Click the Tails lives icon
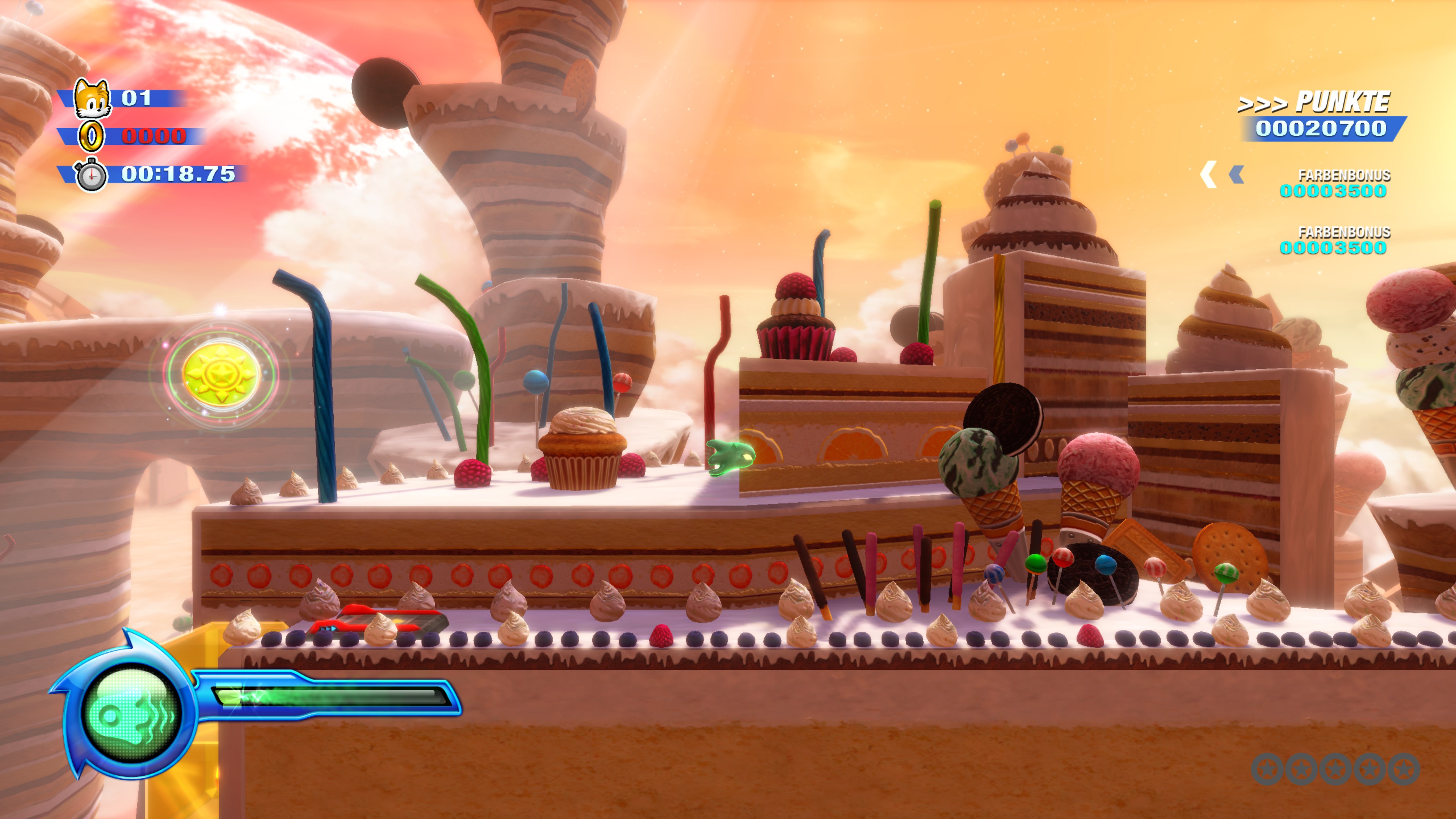The width and height of the screenshot is (1456, 819). pyautogui.click(x=92, y=98)
